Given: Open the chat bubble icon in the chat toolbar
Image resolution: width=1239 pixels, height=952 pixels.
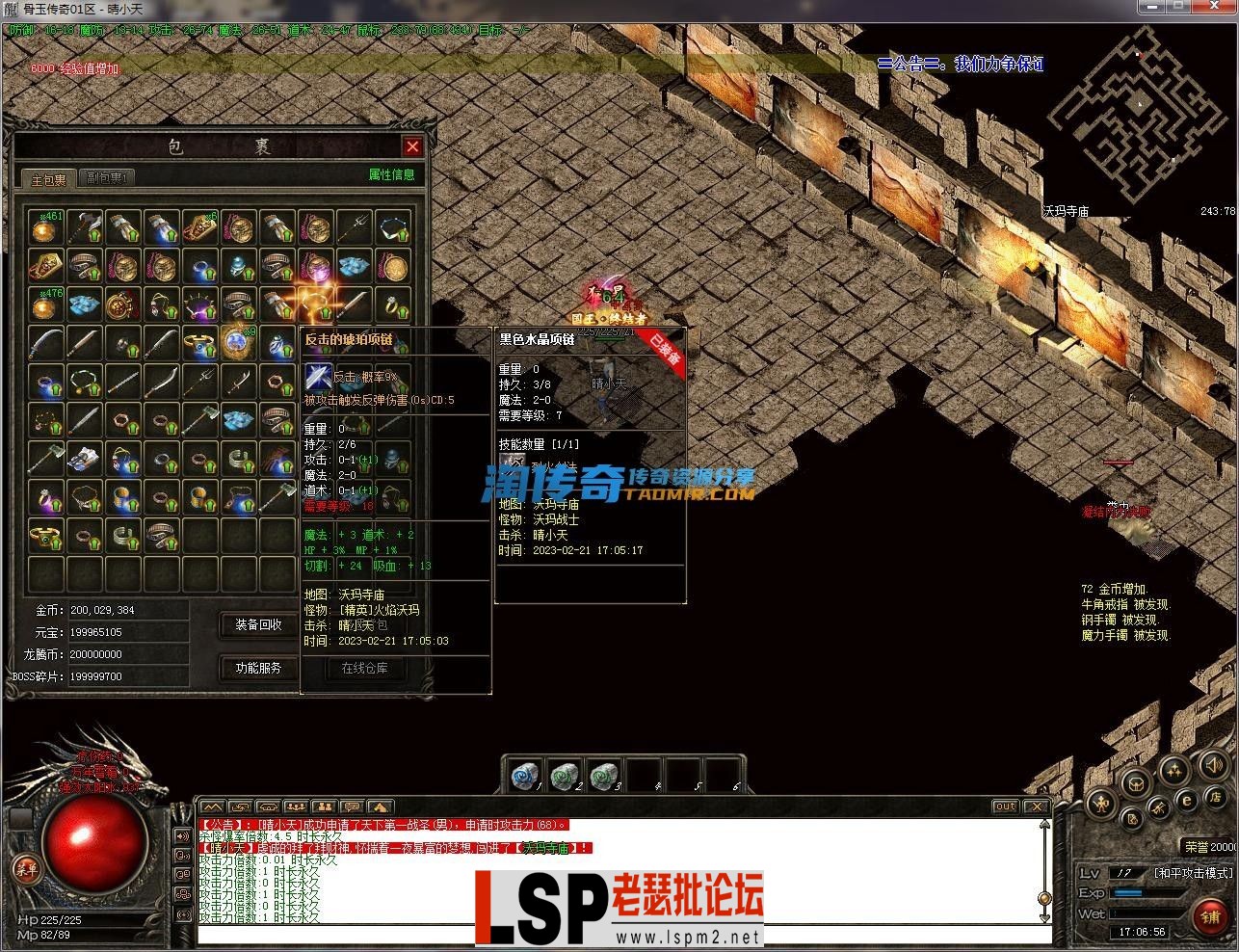Looking at the screenshot, I should pyautogui.click(x=352, y=807).
